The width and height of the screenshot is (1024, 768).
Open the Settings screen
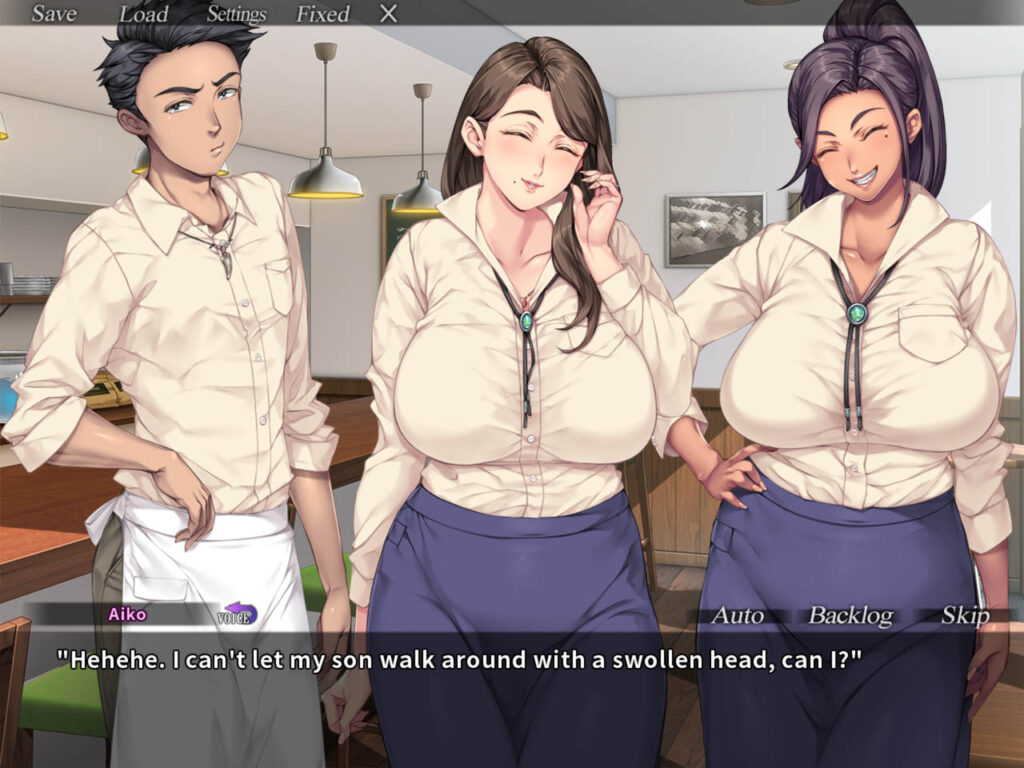click(x=236, y=14)
